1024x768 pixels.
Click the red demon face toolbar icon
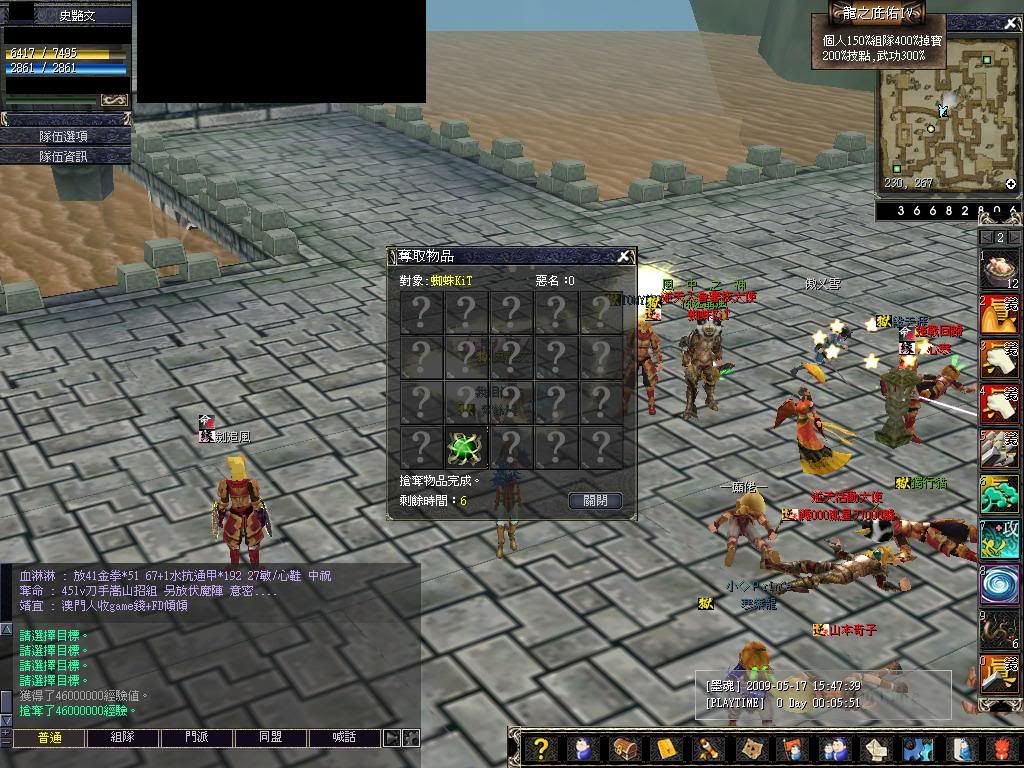[1003, 748]
